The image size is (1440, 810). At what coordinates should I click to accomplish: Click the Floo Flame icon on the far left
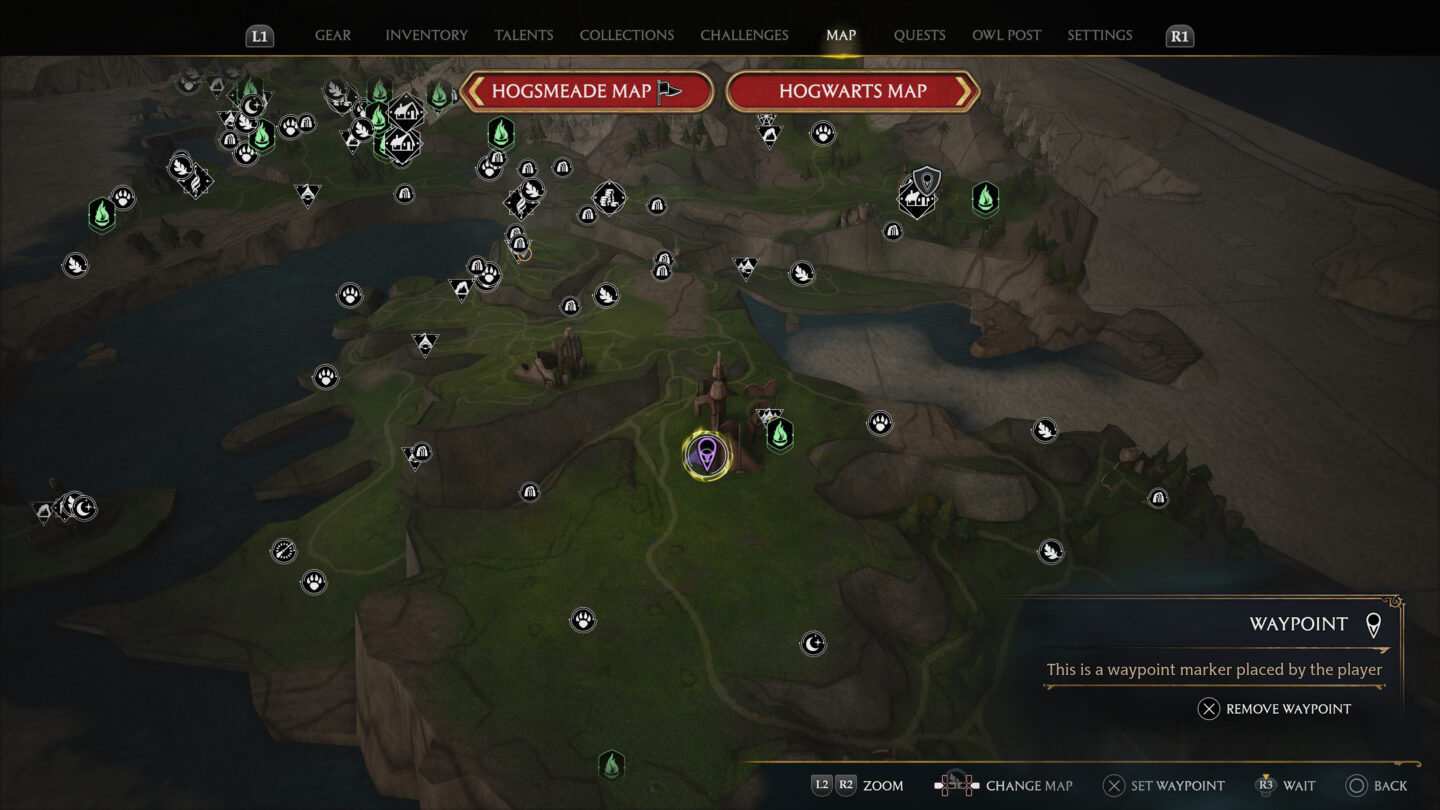point(100,213)
